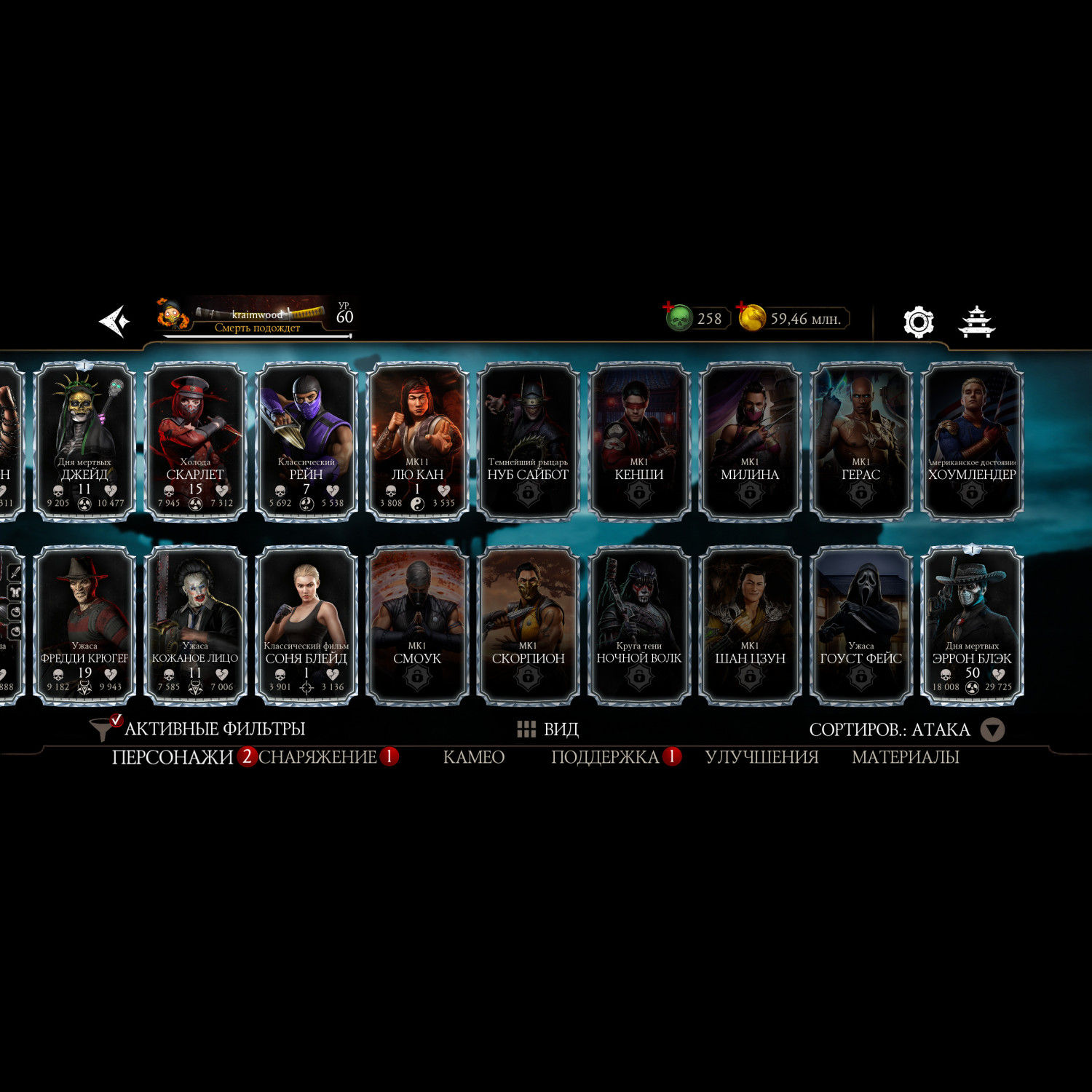Image resolution: width=1092 pixels, height=1092 pixels.
Task: Change the view layout with ВИД
Action: pyautogui.click(x=547, y=729)
